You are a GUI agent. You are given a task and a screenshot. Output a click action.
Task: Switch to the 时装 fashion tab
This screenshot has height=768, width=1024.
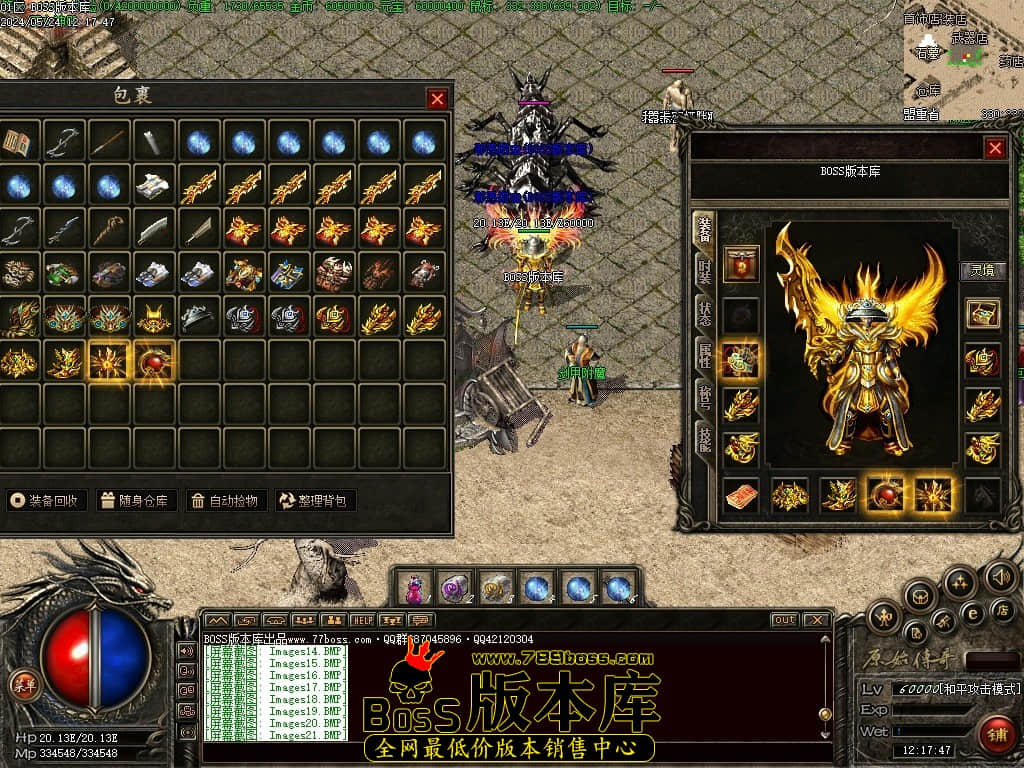click(705, 269)
